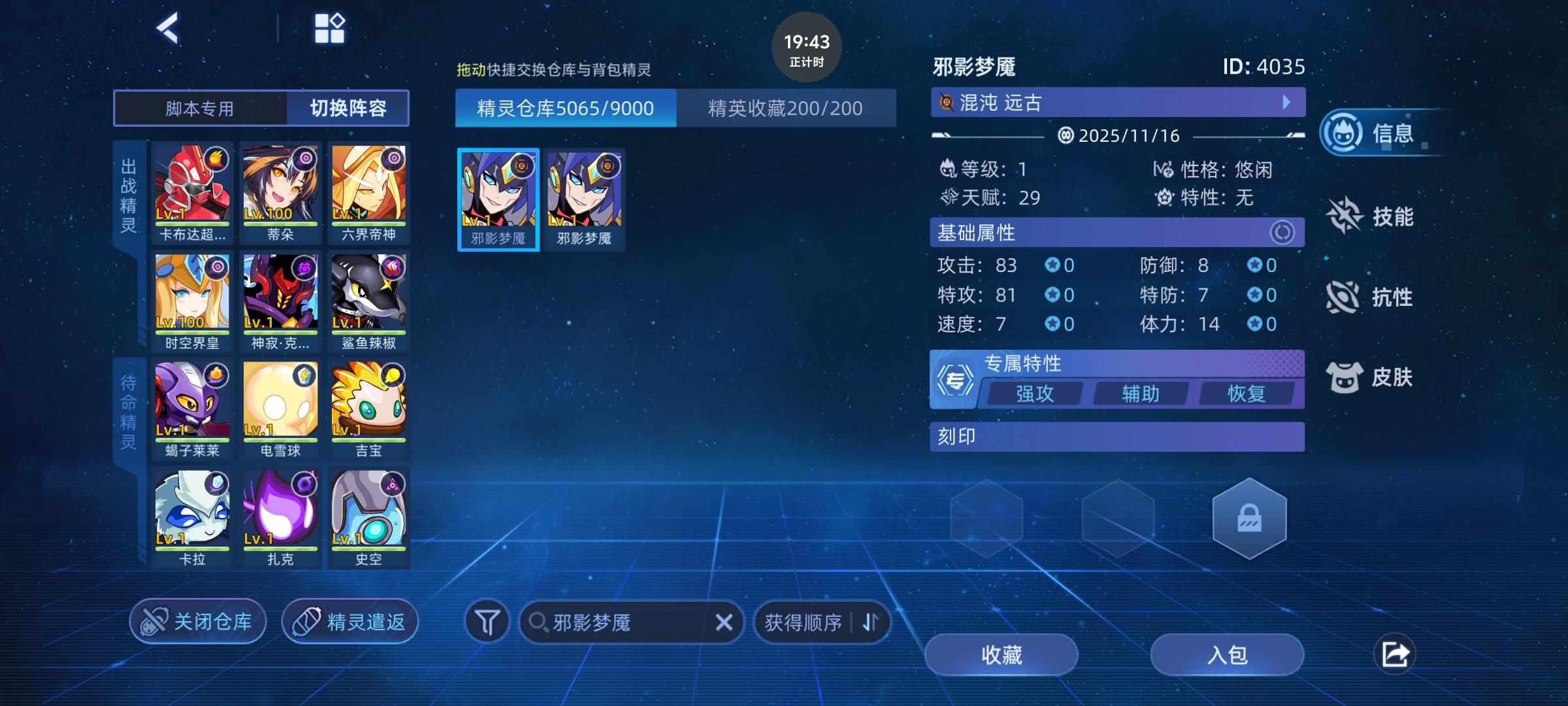
Task: Switch to the 精英收藏 tab
Action: pos(784,108)
